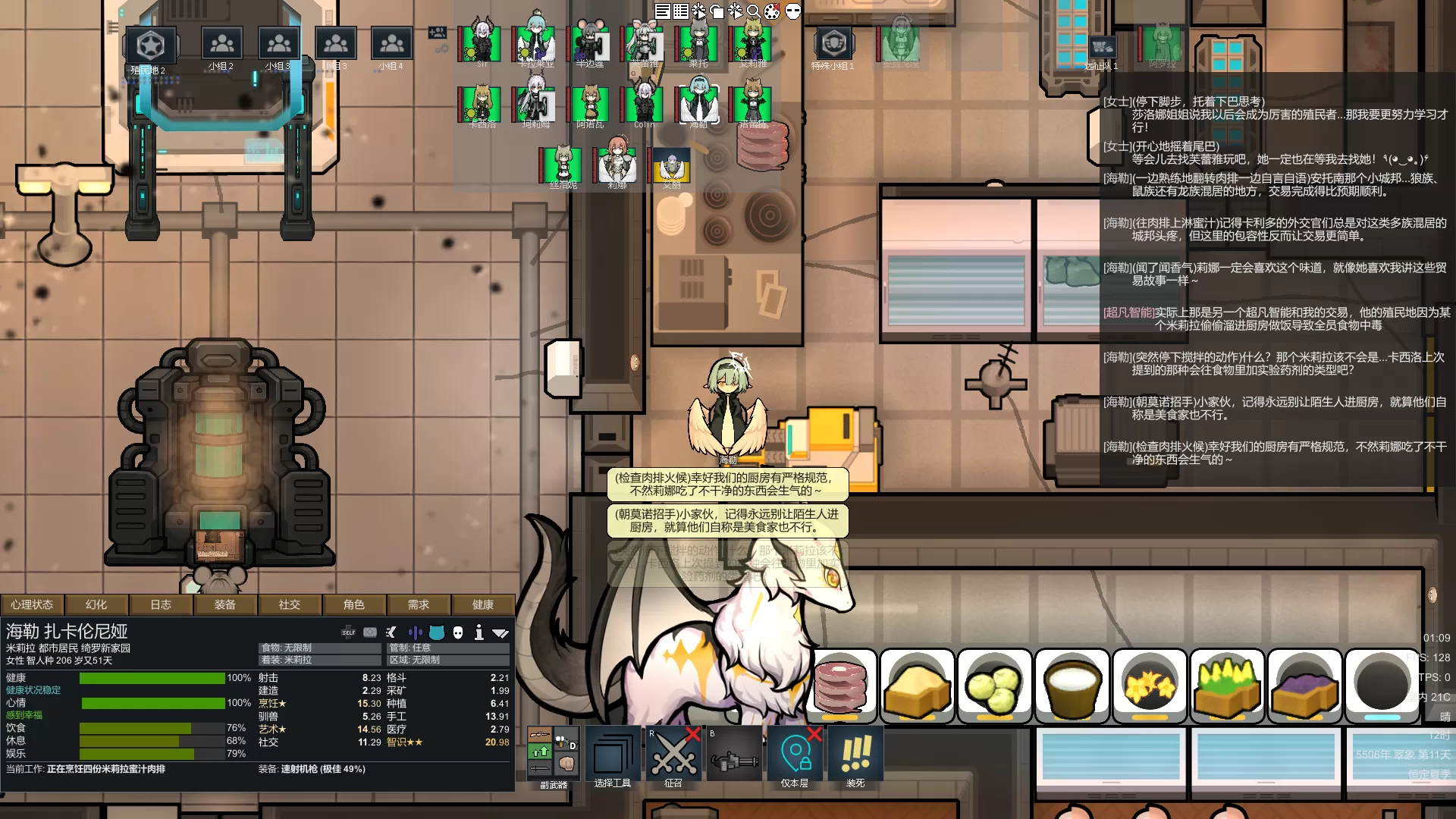Switch to the 日志 tab
This screenshot has width=1456, height=819.
[x=161, y=604]
